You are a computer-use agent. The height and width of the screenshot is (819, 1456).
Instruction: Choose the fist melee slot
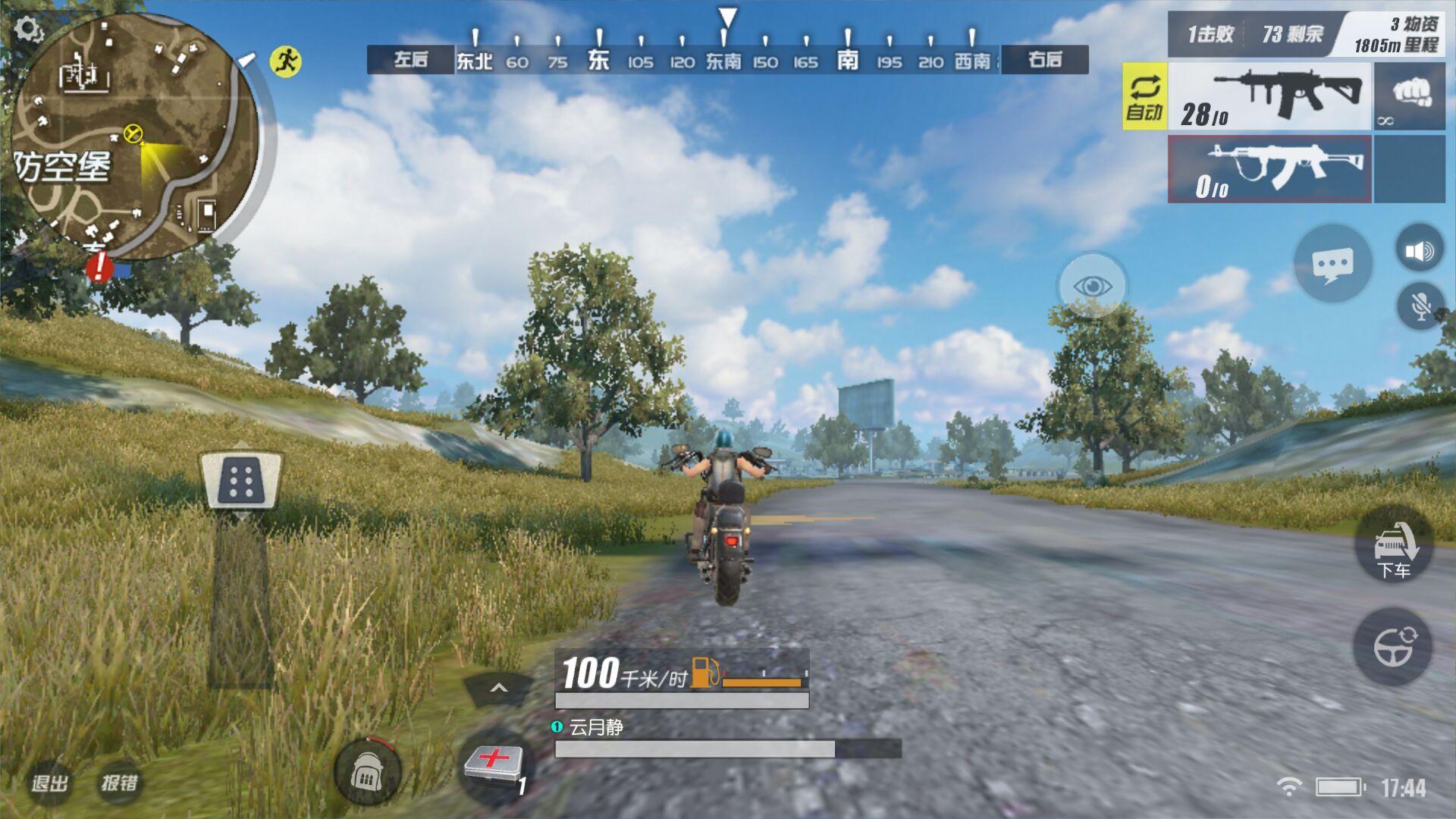click(x=1410, y=97)
